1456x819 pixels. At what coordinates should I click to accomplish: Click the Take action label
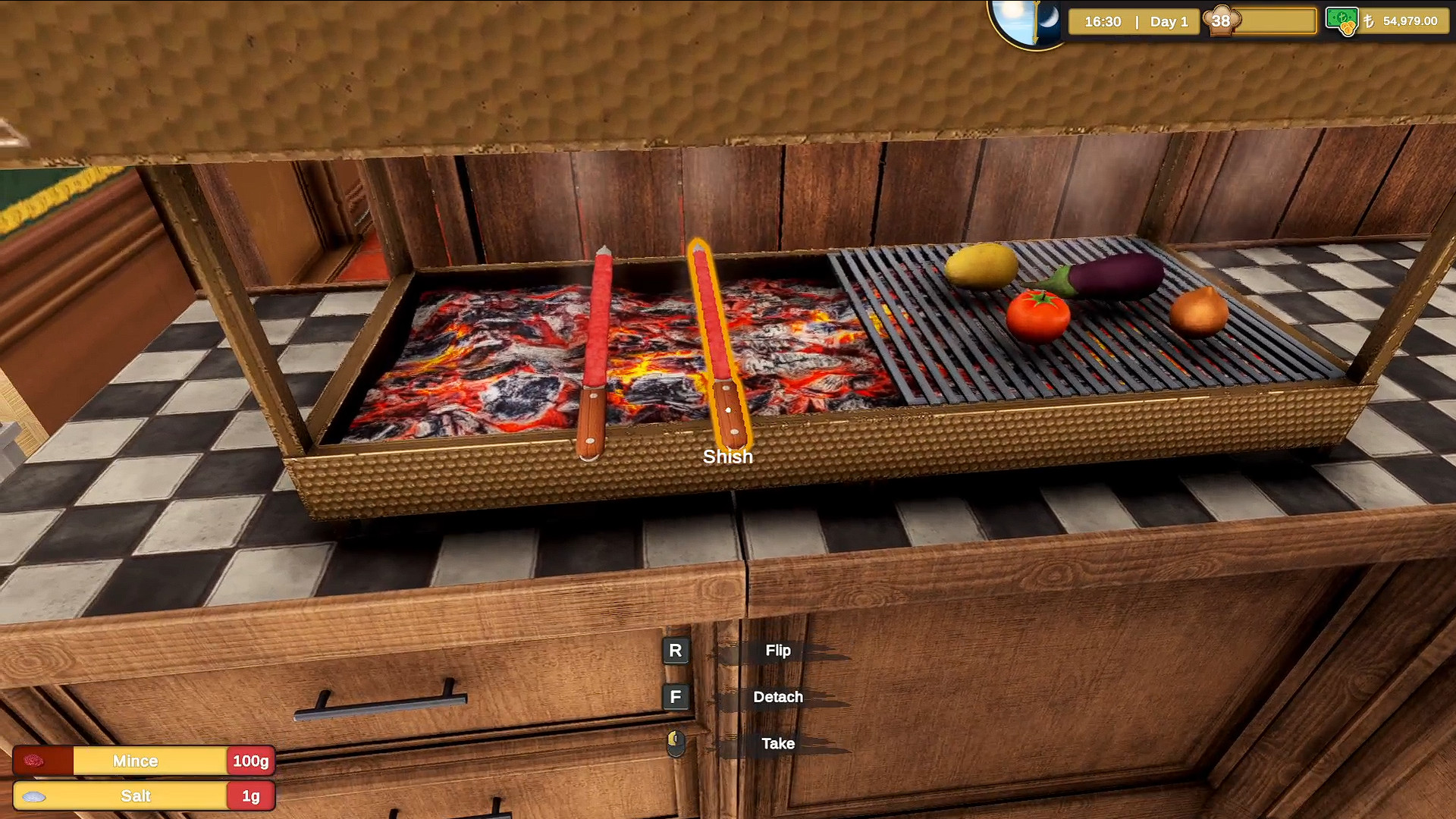(x=777, y=744)
